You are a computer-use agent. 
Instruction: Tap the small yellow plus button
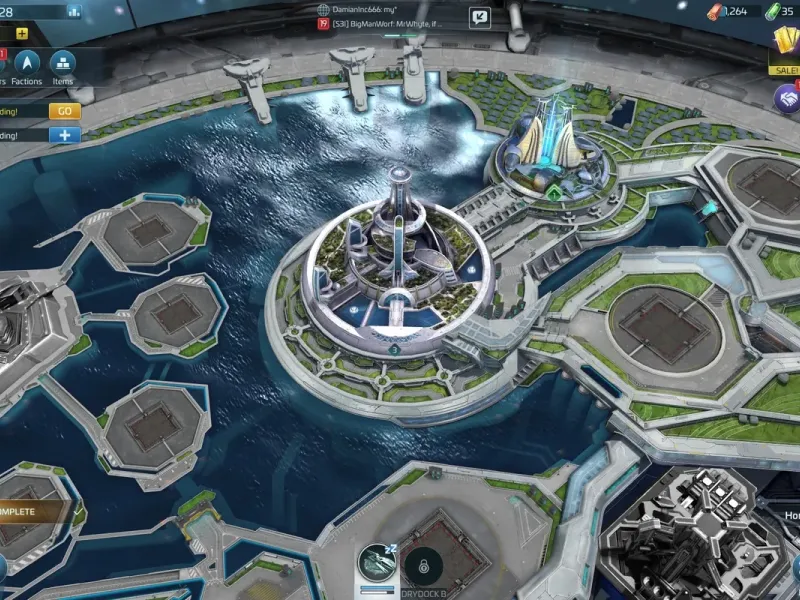point(22,33)
